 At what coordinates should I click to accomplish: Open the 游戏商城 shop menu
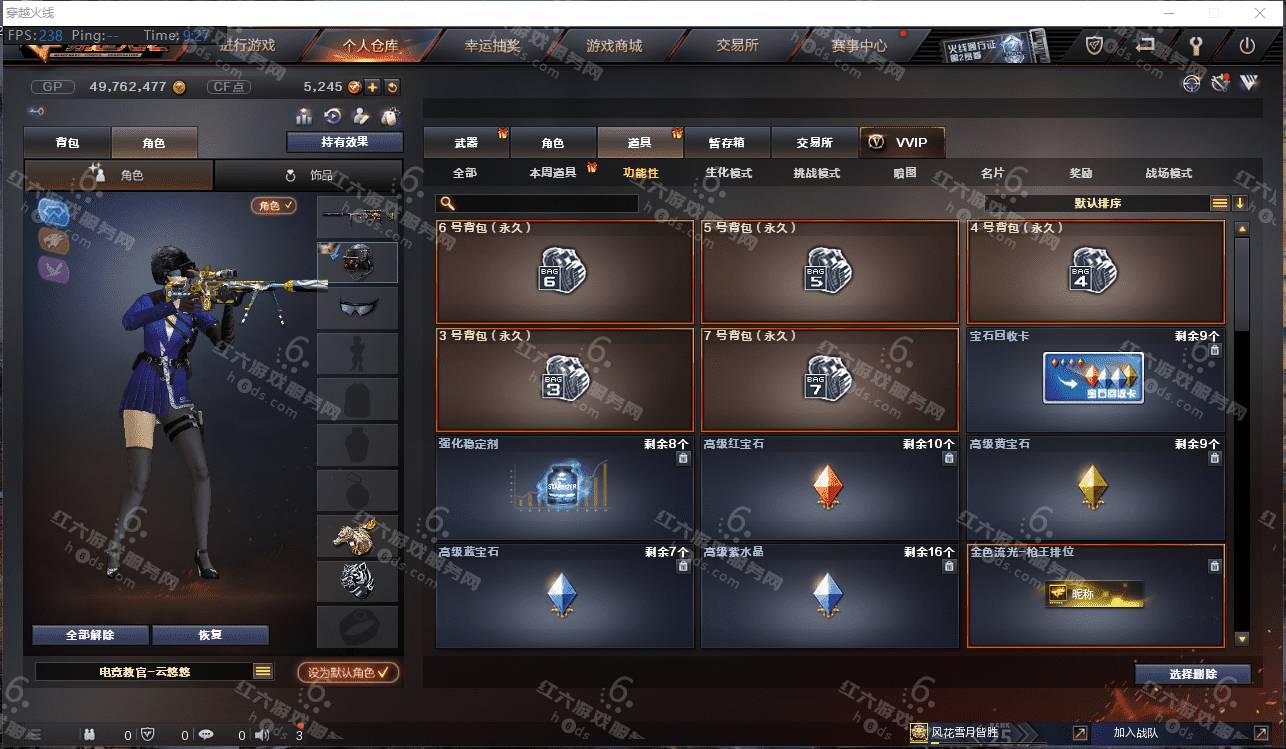pyautogui.click(x=614, y=46)
